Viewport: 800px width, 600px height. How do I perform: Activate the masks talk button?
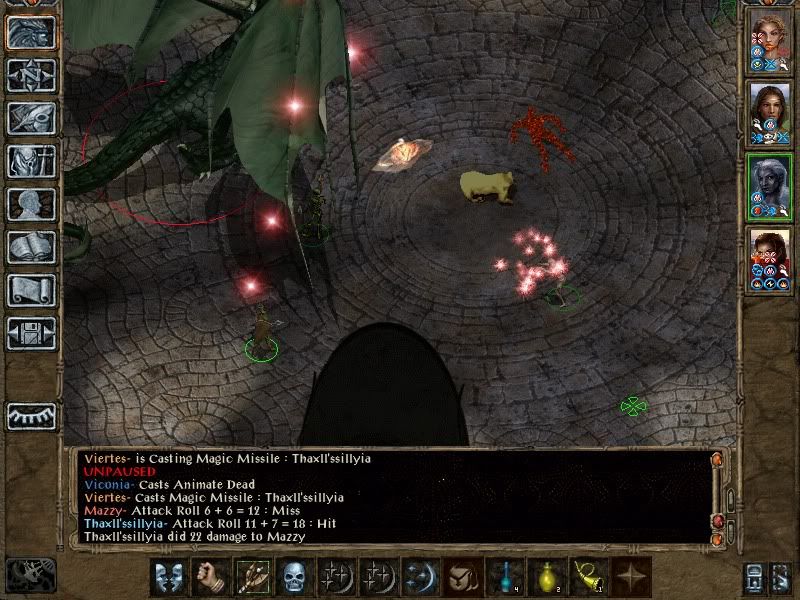coord(168,577)
